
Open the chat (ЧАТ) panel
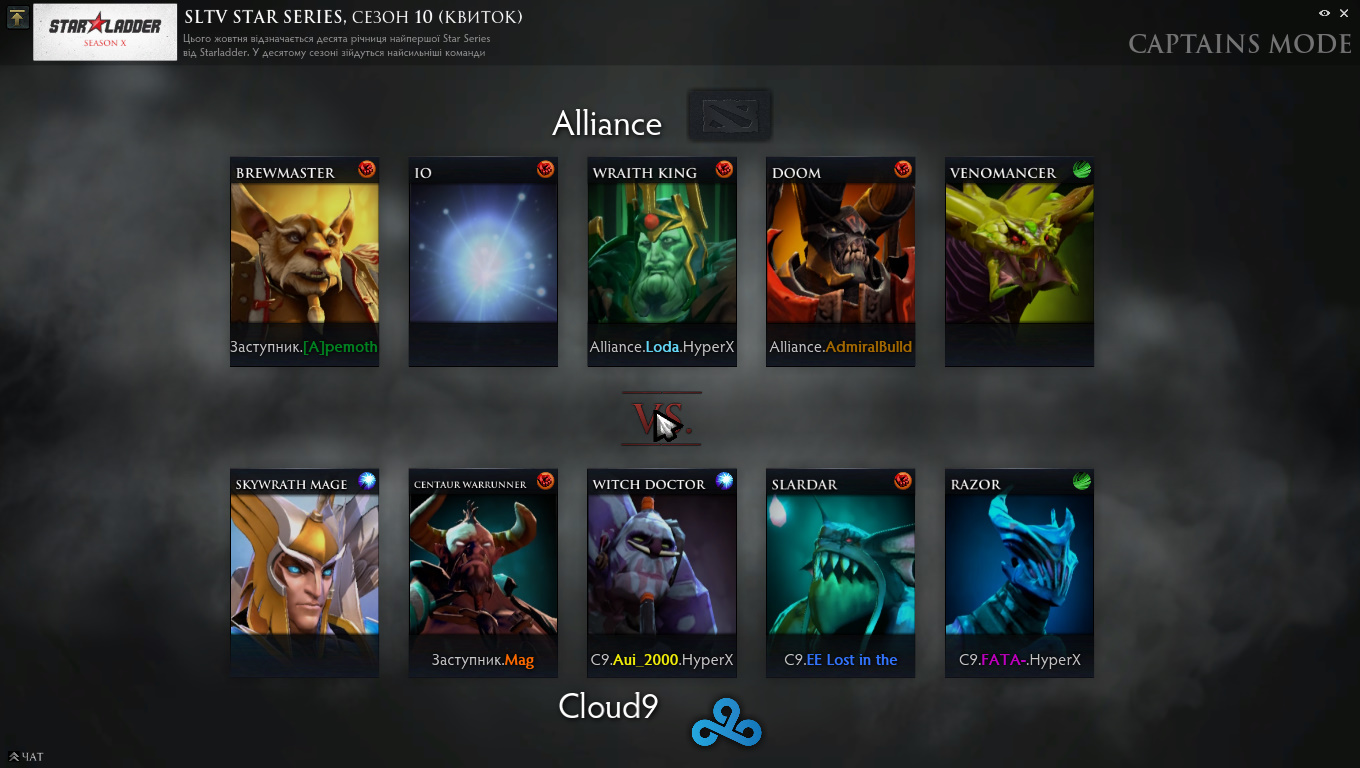tap(26, 757)
